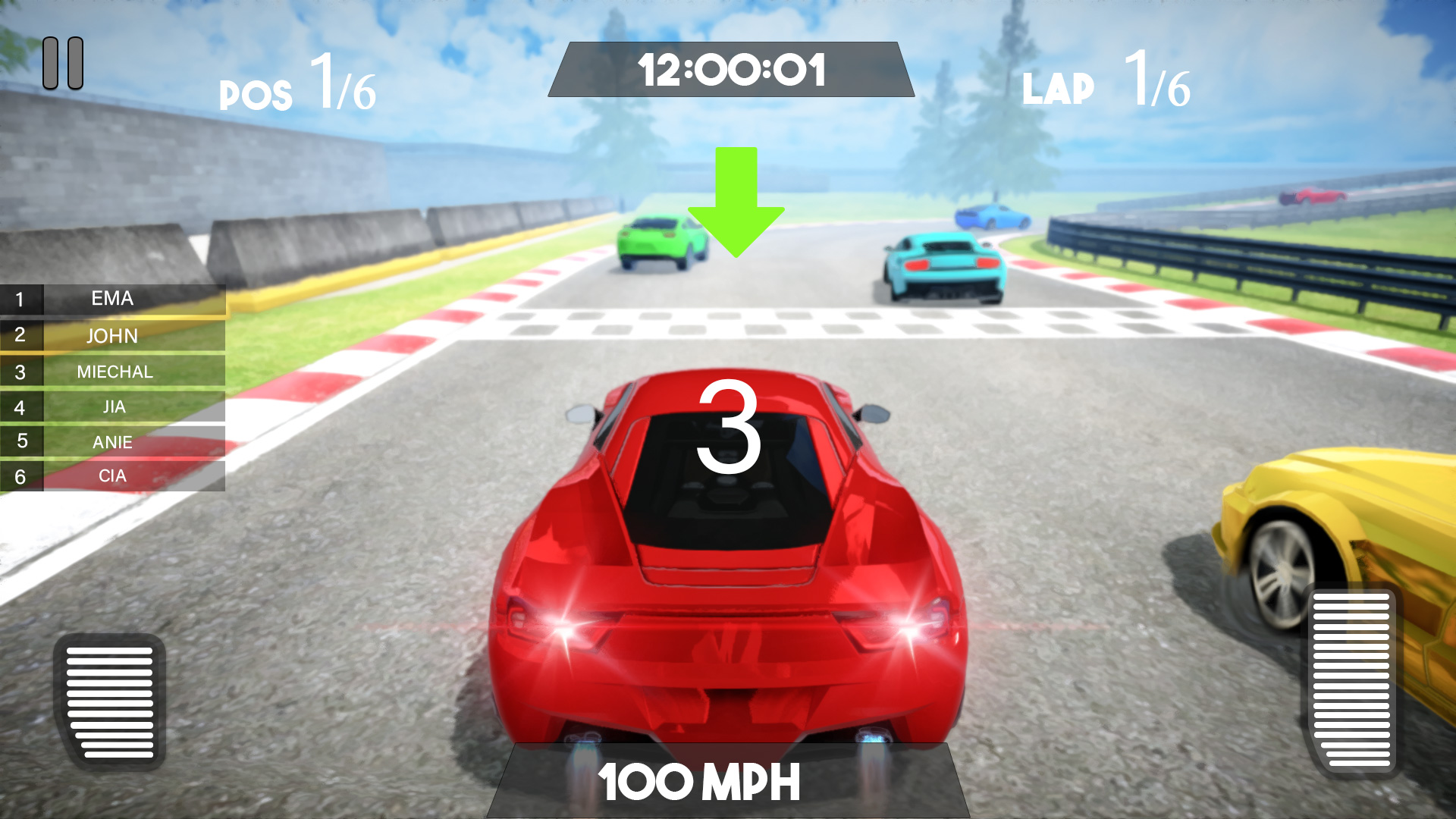Click ANIE in position 5

[x=115, y=441]
